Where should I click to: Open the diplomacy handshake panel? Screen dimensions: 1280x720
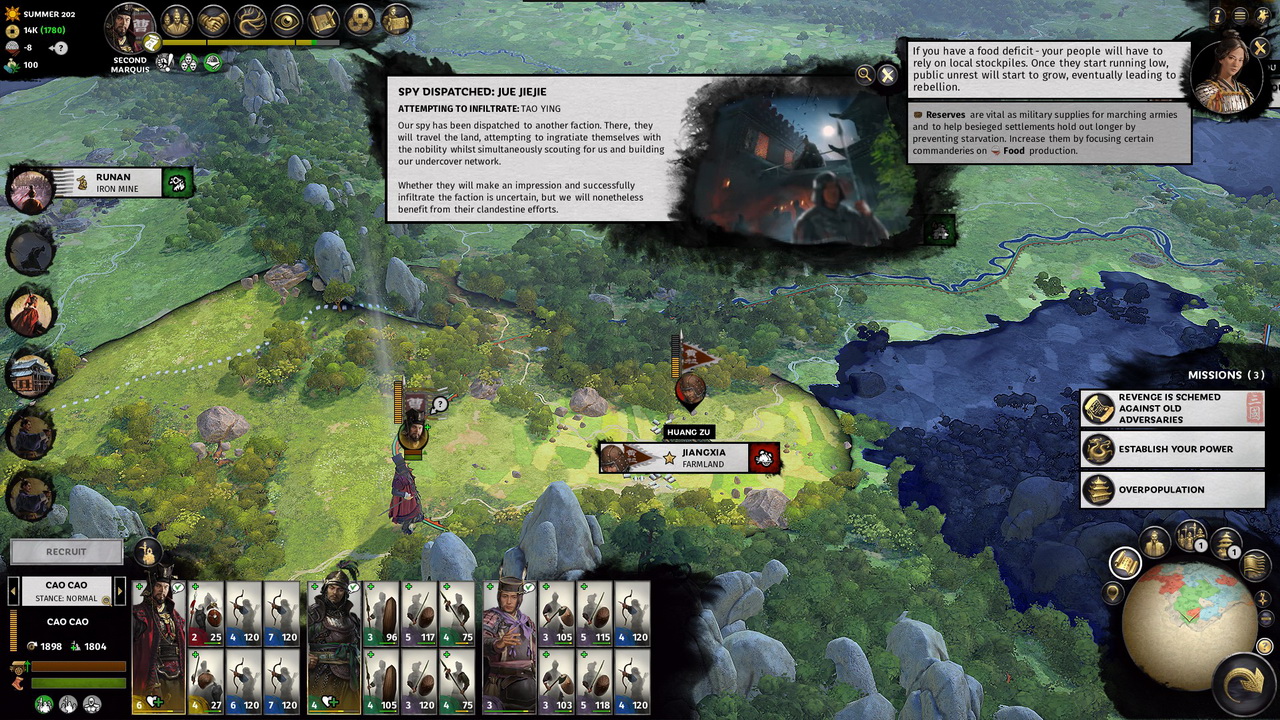(212, 20)
